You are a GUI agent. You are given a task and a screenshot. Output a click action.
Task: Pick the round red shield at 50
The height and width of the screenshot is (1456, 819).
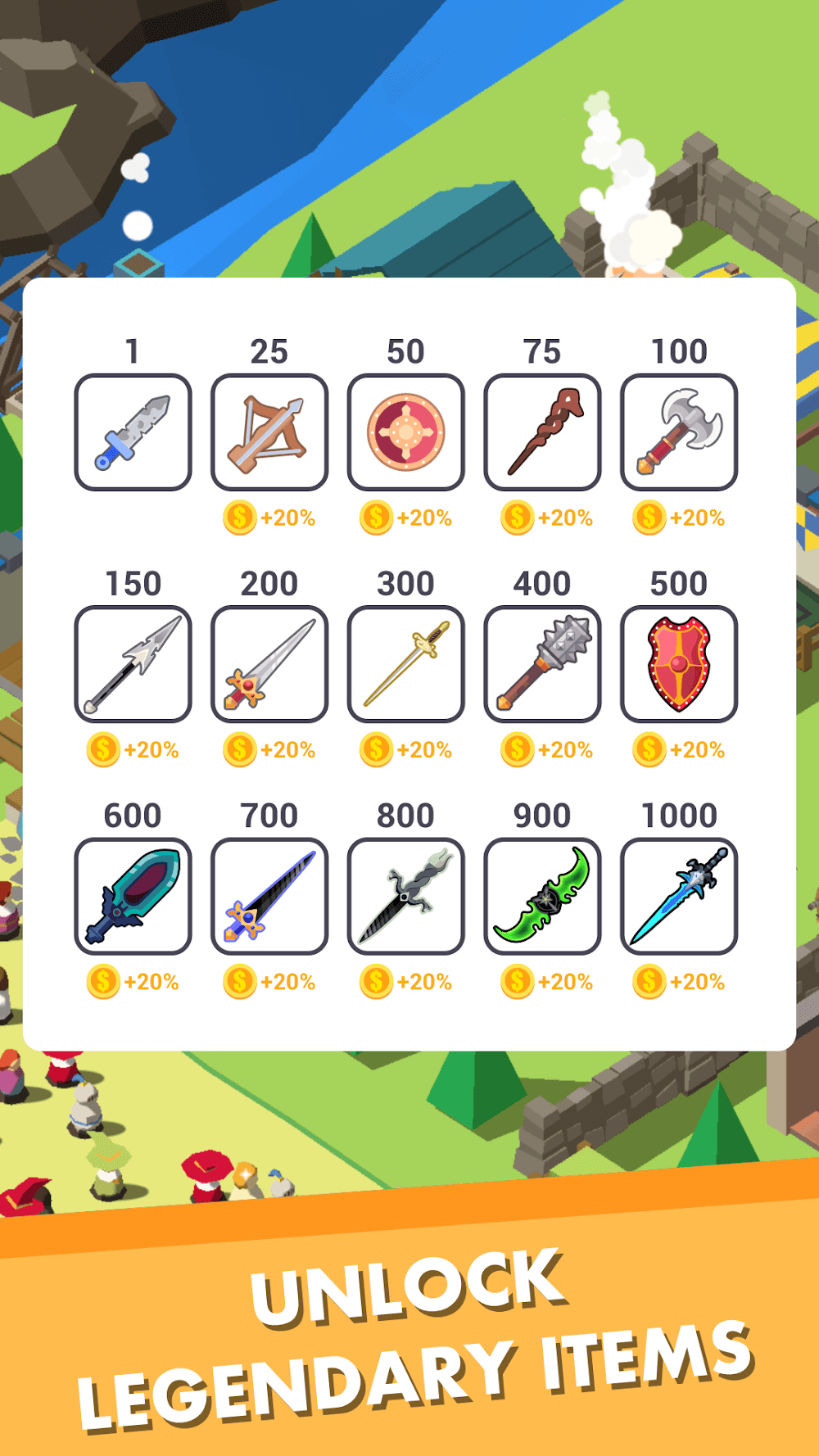(x=406, y=432)
